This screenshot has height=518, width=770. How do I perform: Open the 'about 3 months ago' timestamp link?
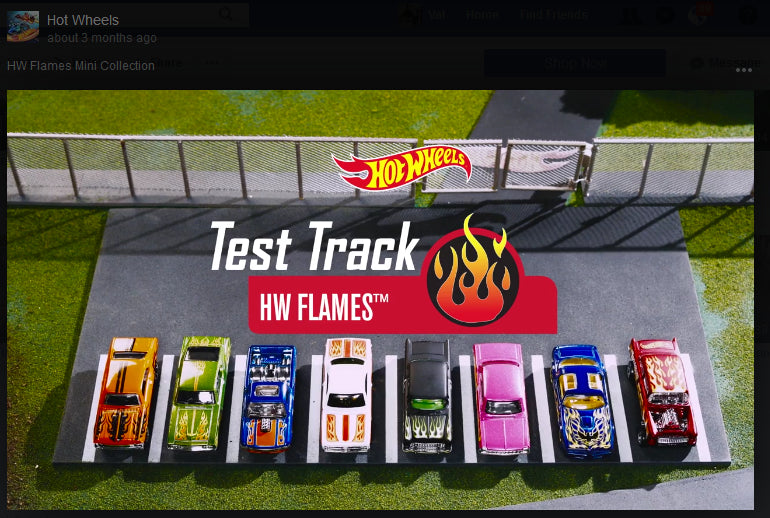pyautogui.click(x=102, y=38)
